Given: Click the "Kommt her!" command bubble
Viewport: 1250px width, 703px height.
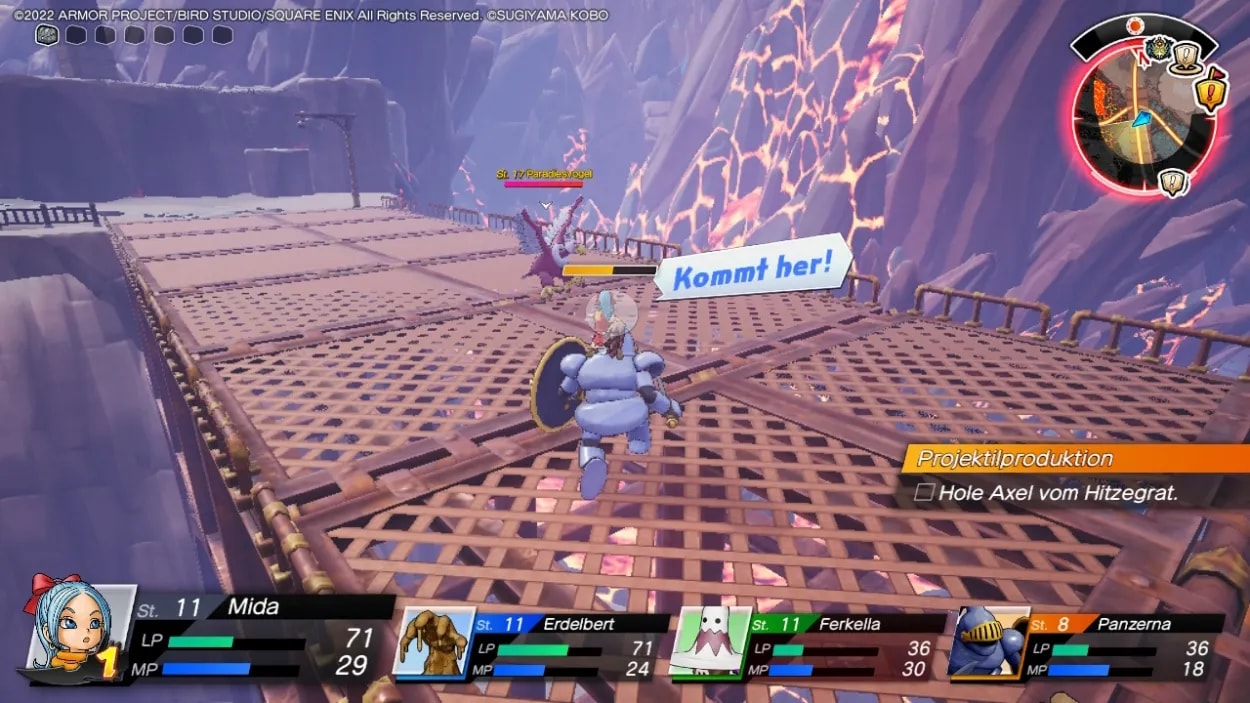Looking at the screenshot, I should point(752,269).
